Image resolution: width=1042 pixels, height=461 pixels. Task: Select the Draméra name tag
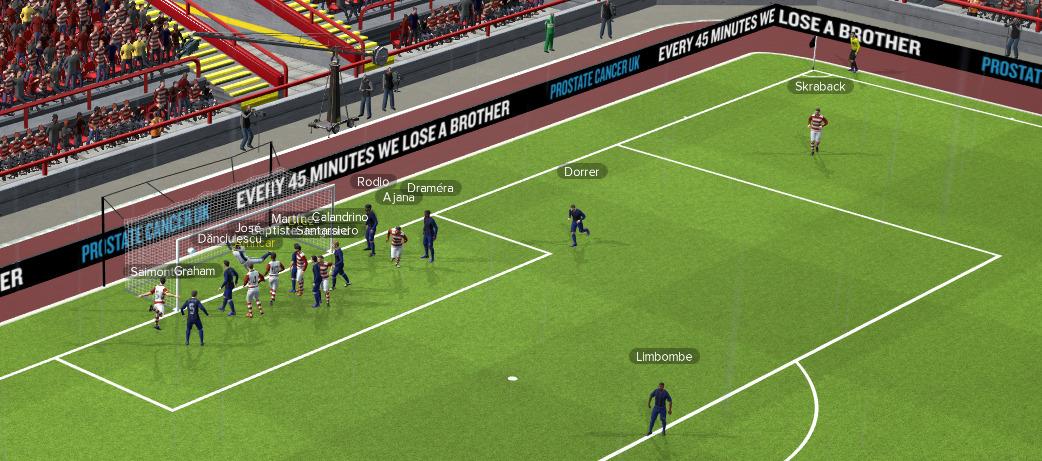[x=431, y=188]
